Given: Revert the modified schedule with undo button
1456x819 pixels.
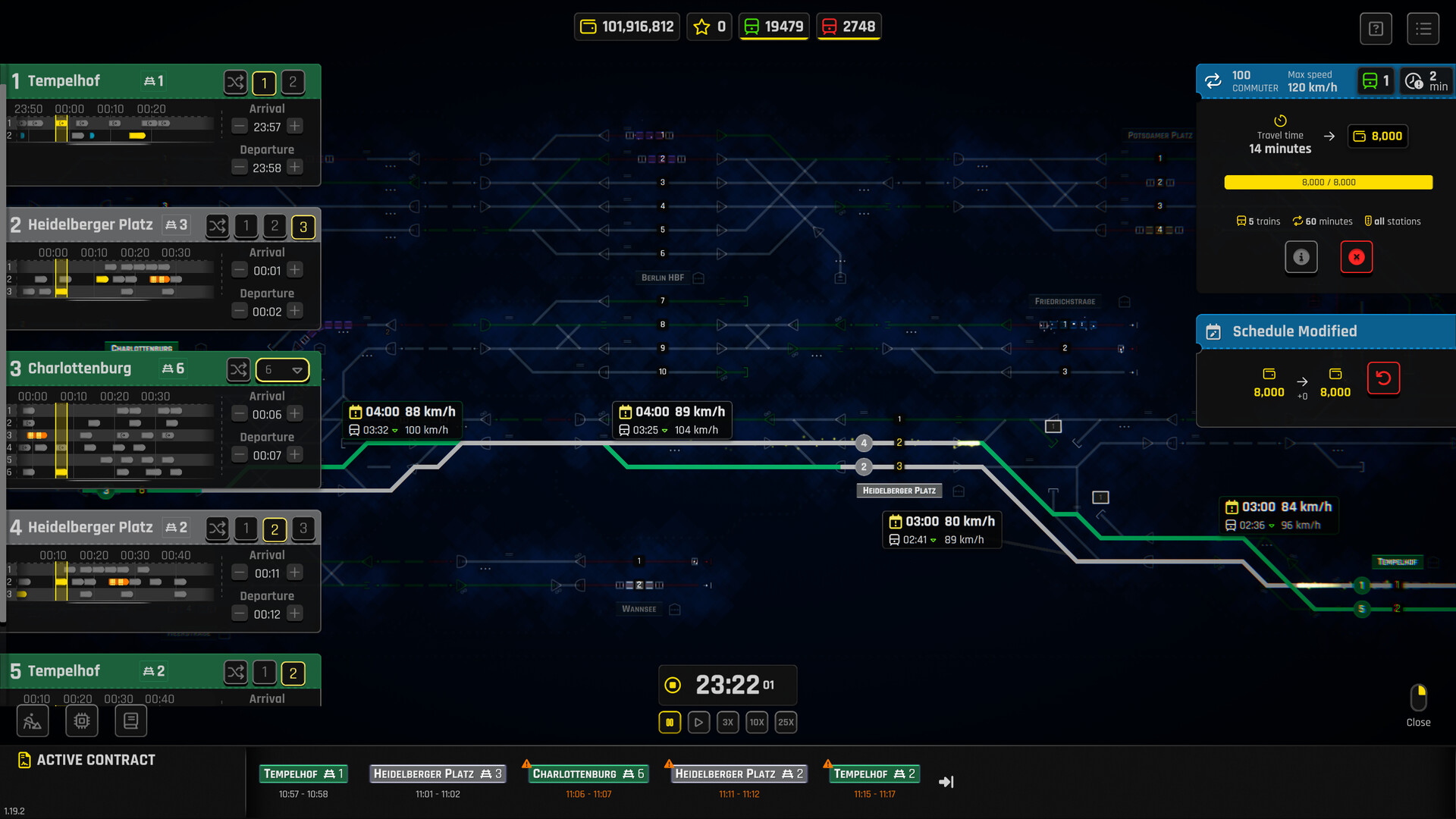Looking at the screenshot, I should pos(1383,378).
